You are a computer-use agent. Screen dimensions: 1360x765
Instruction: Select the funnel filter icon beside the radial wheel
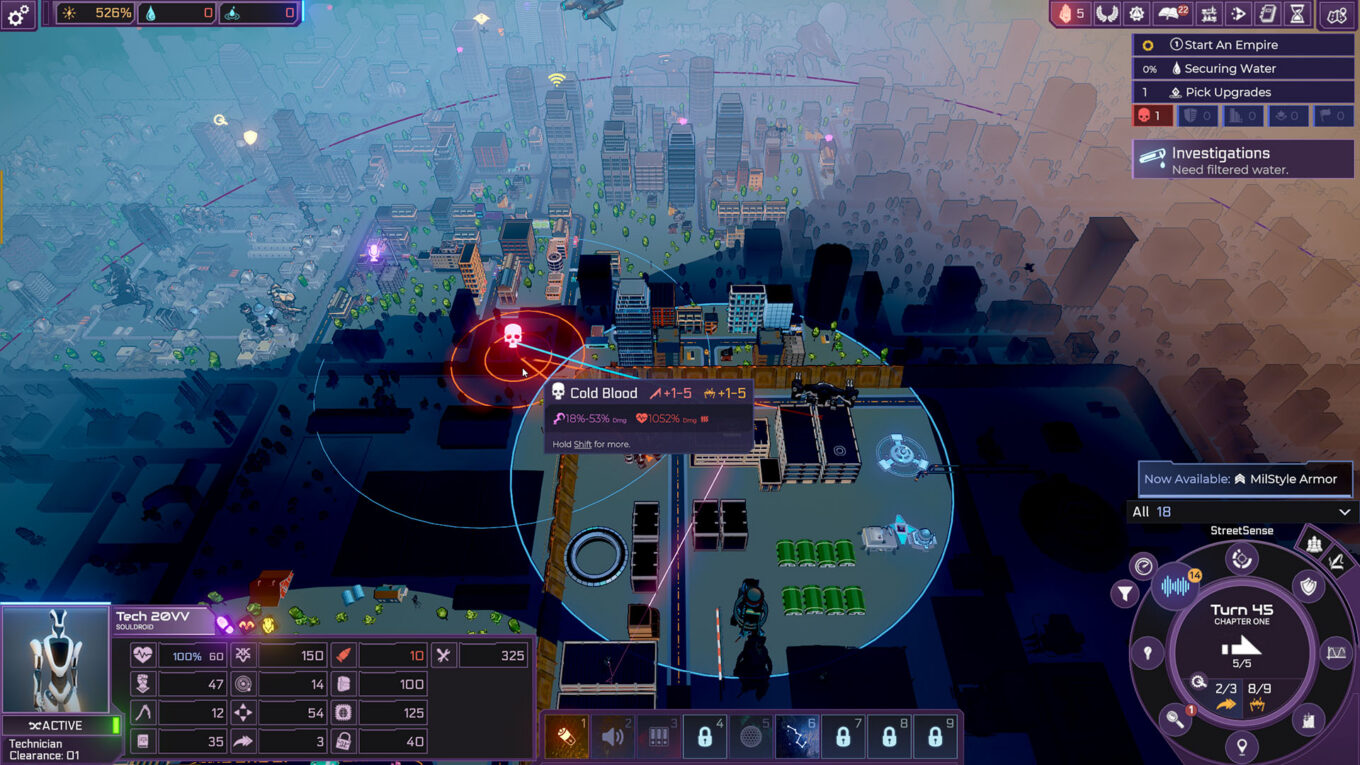[1125, 590]
